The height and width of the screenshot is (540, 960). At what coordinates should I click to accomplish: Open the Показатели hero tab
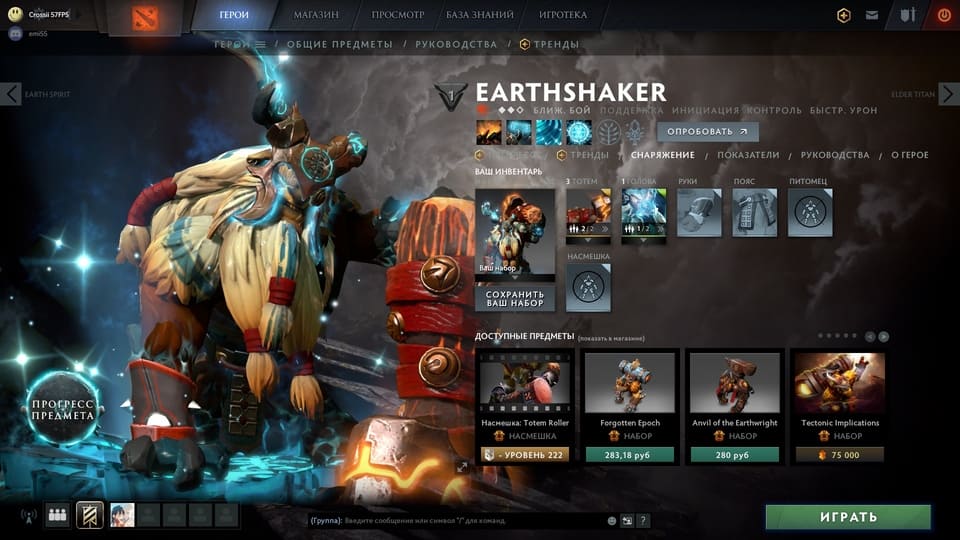pos(748,155)
